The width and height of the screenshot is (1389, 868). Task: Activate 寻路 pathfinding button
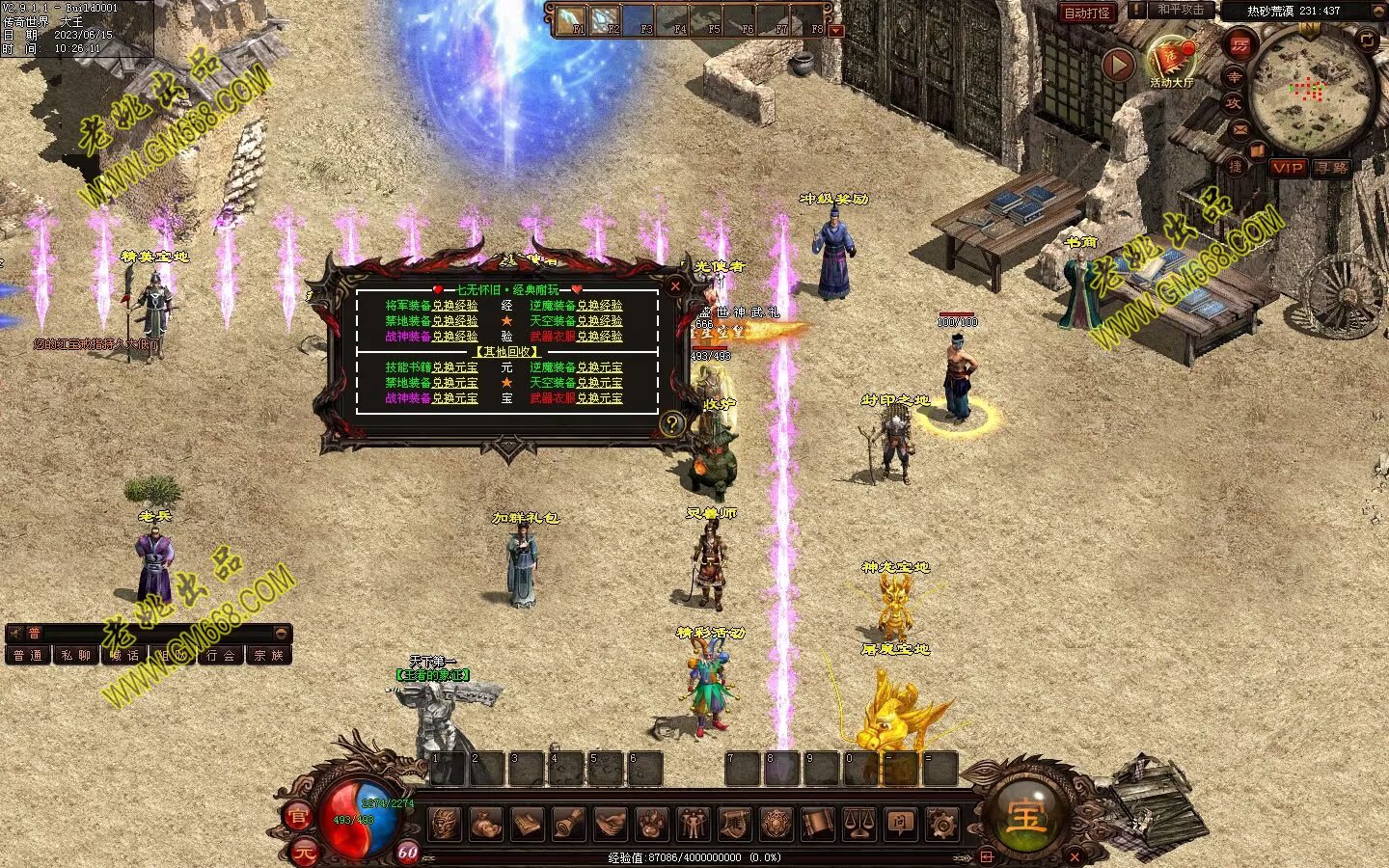pyautogui.click(x=1331, y=167)
